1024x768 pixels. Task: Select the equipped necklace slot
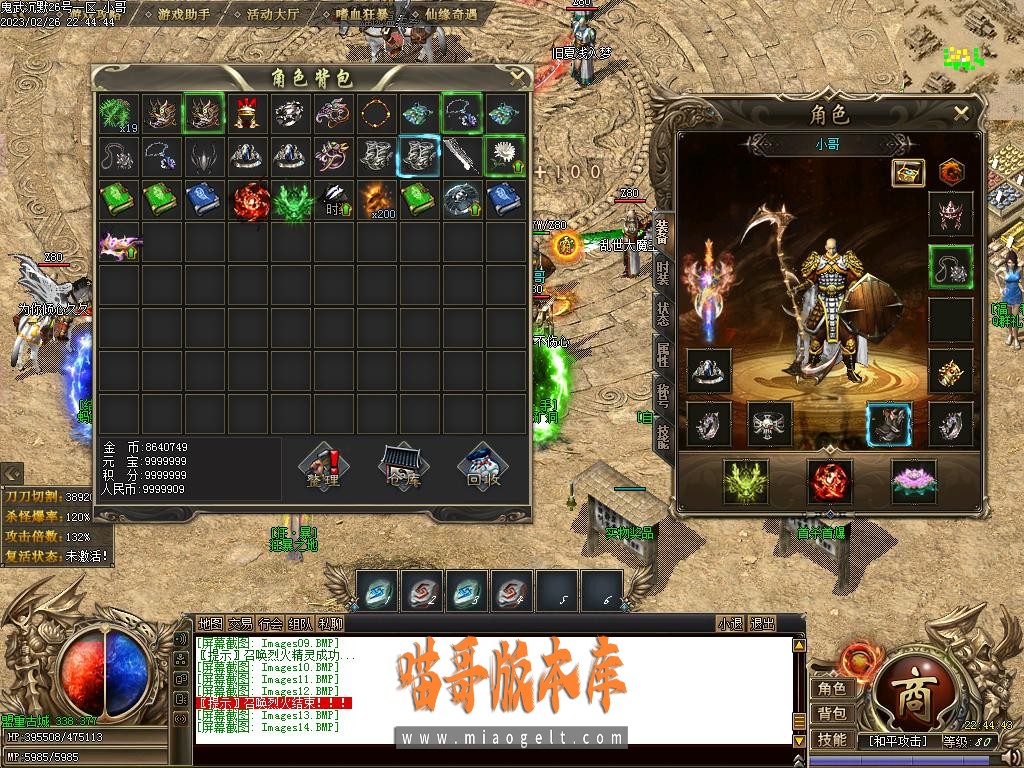tap(950, 267)
